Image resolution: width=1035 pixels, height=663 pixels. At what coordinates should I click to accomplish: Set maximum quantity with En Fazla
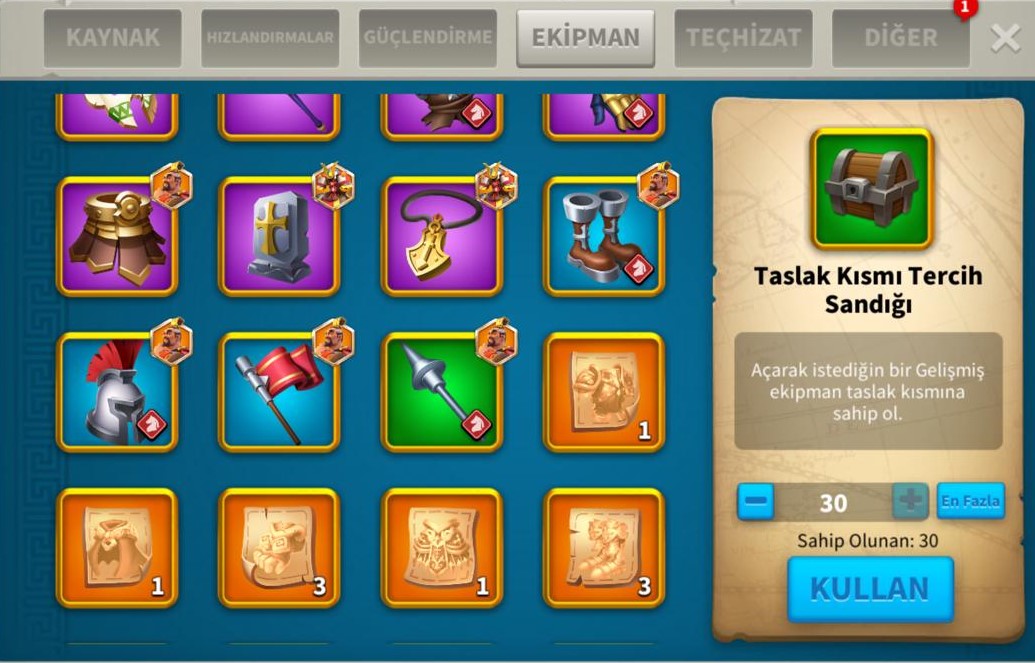coord(970,501)
